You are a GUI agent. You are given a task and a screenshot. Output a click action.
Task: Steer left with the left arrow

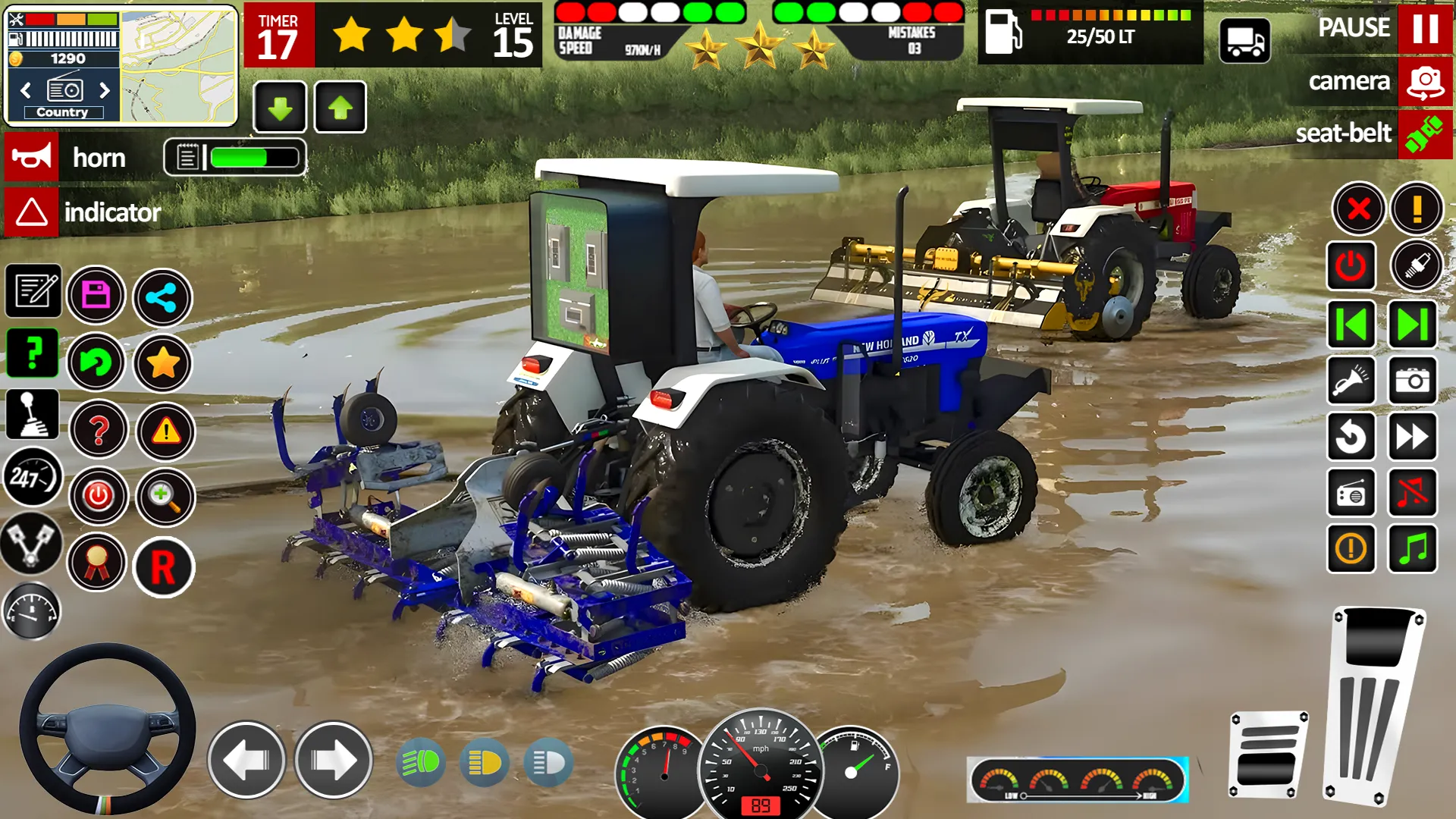246,761
